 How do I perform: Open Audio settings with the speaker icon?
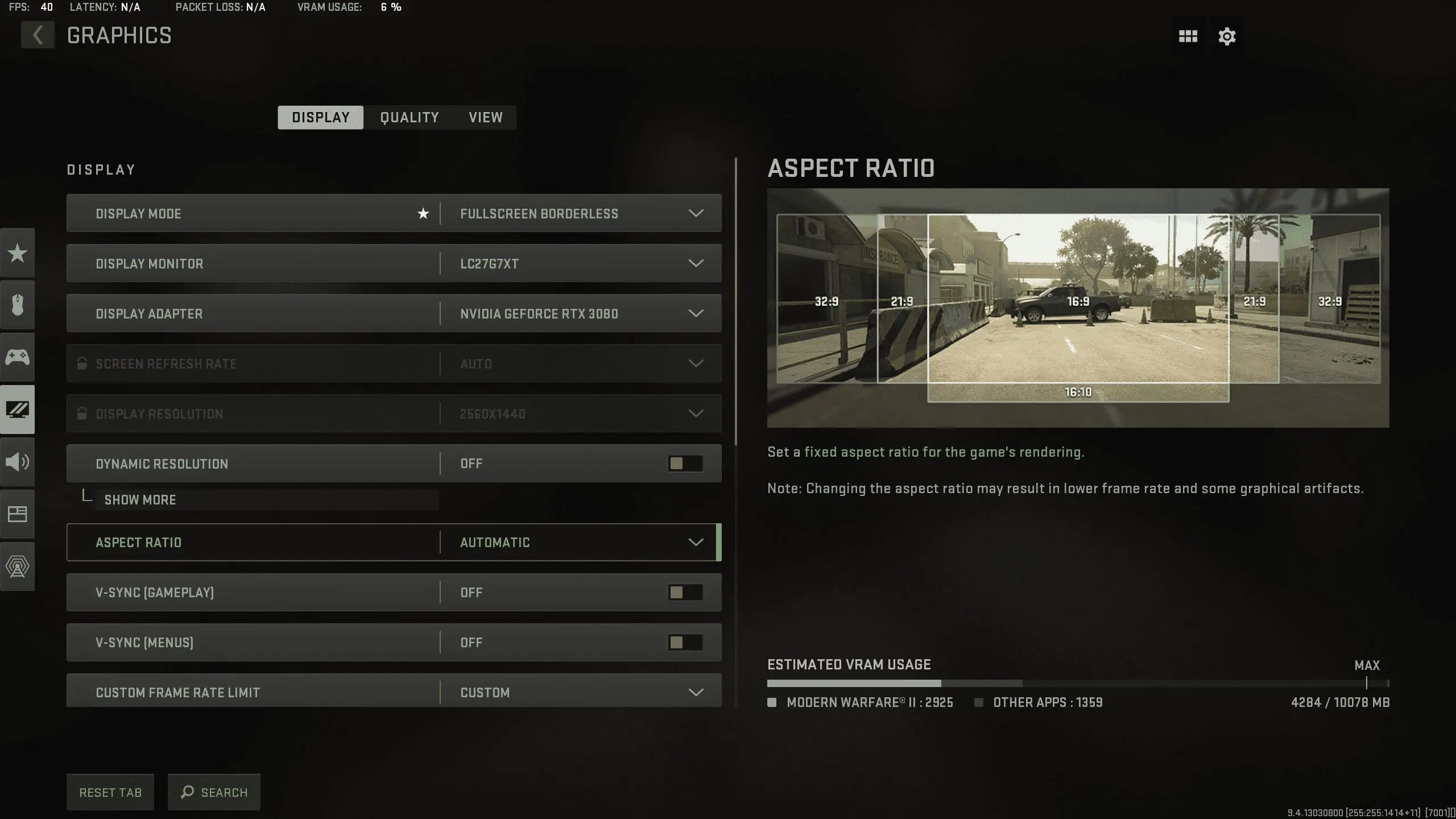coord(18,462)
